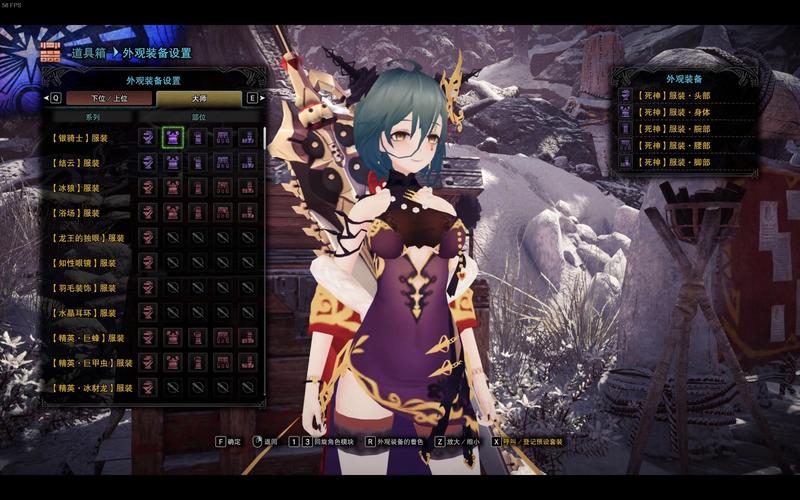Select the 结云 outfit series row
This screenshot has width=800, height=500.
pyautogui.click(x=78, y=162)
